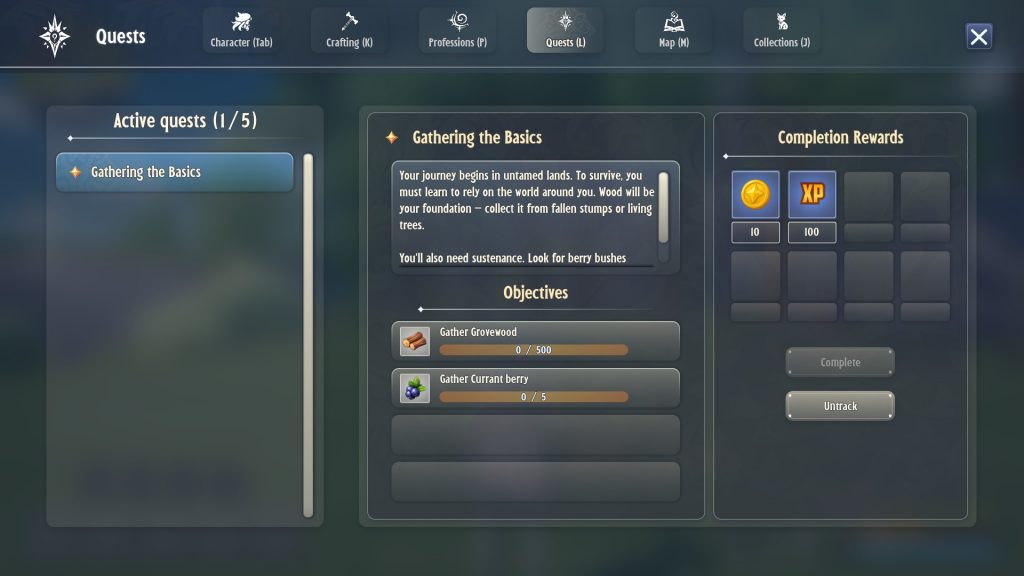
Task: Click the quest description scrollbar
Action: pyautogui.click(x=663, y=206)
